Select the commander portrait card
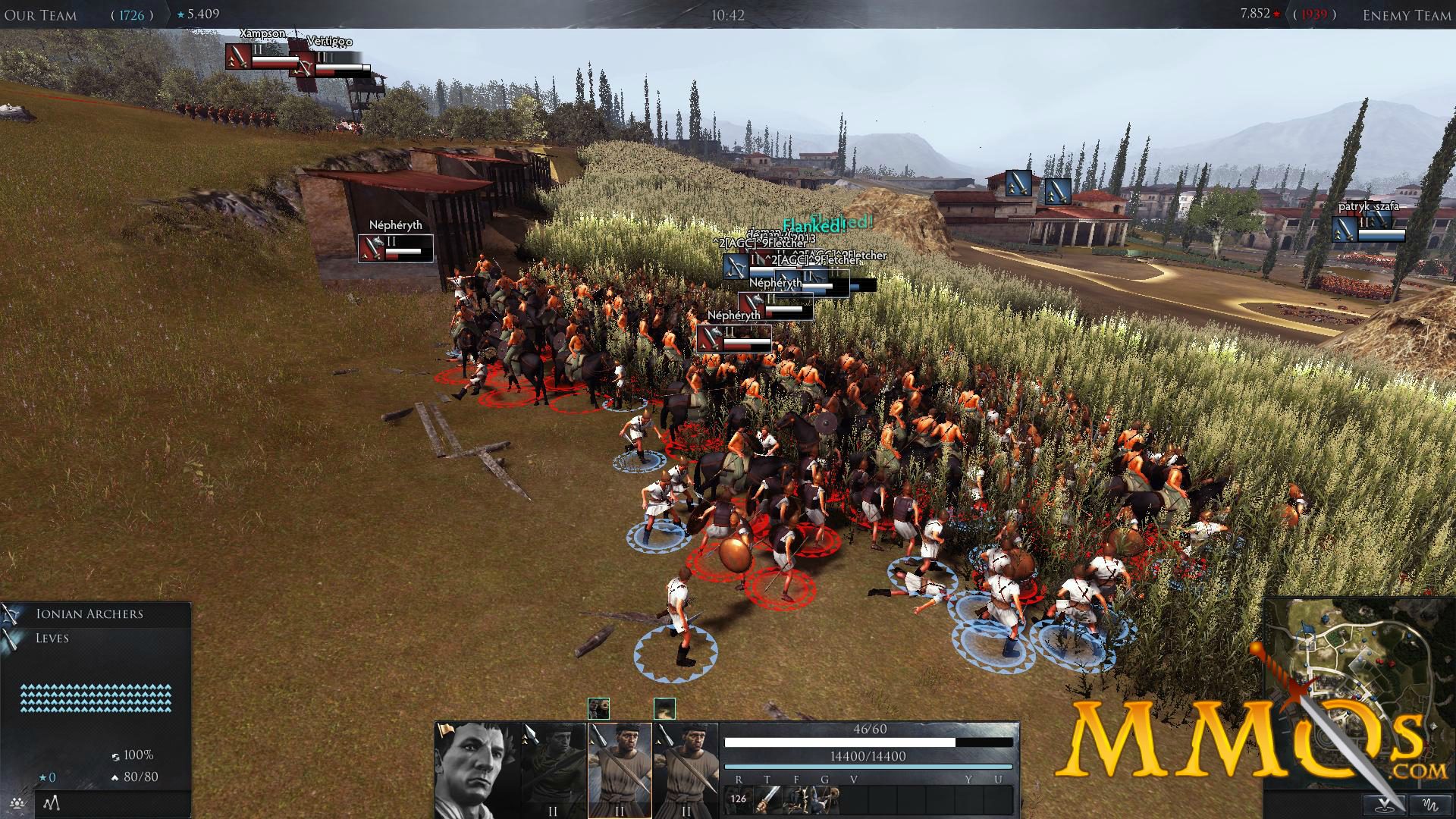This screenshot has width=1456, height=819. (467, 769)
